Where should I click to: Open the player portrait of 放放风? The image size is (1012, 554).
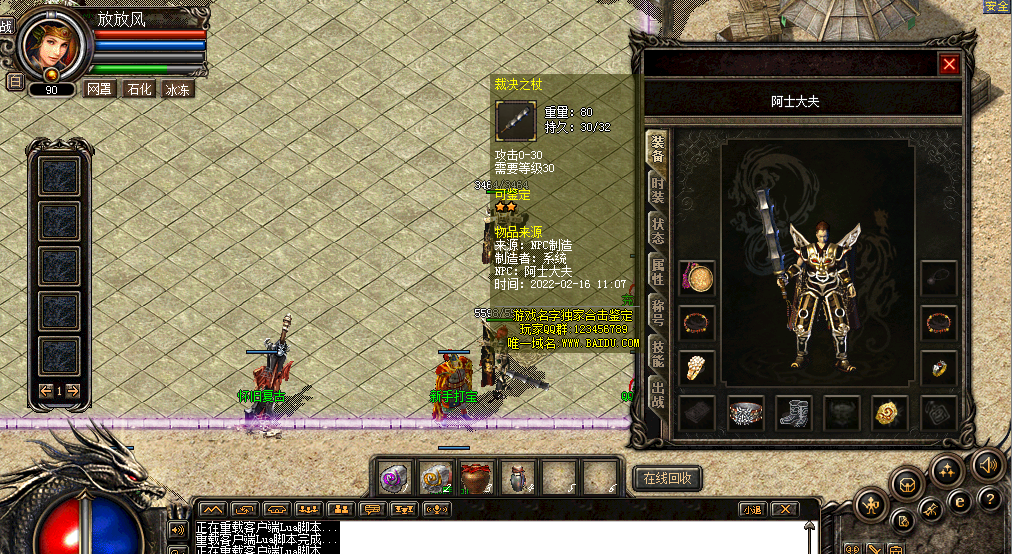click(x=50, y=45)
